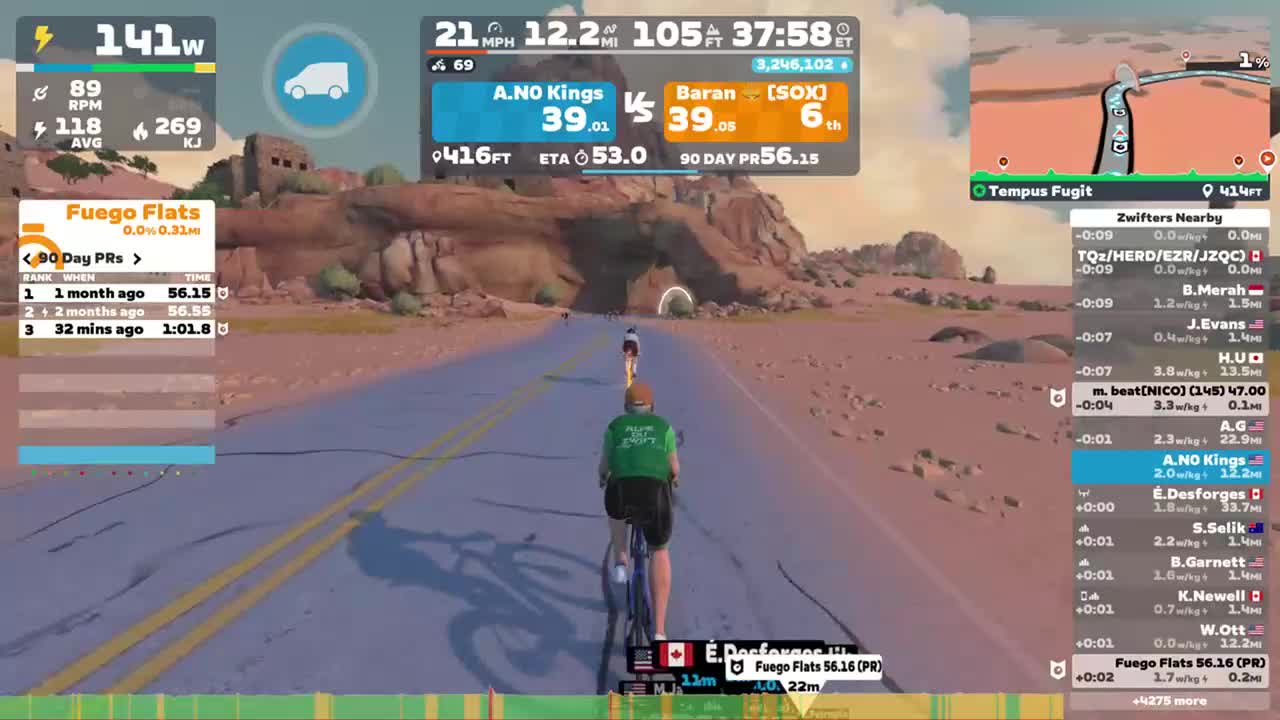Click the left arrow on 90 Day PRs

27,258
